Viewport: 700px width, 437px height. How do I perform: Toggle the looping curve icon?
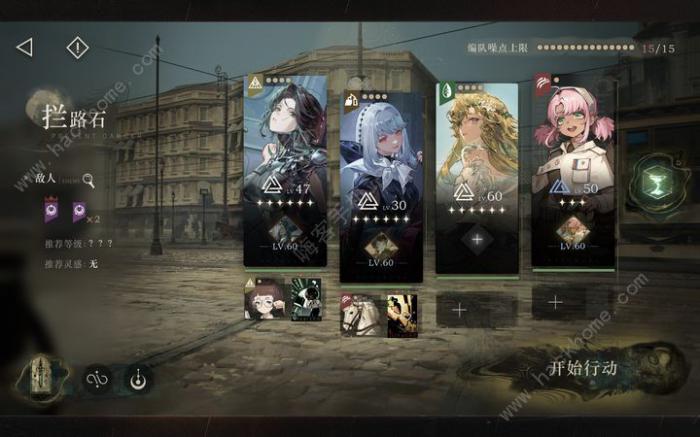coord(97,380)
